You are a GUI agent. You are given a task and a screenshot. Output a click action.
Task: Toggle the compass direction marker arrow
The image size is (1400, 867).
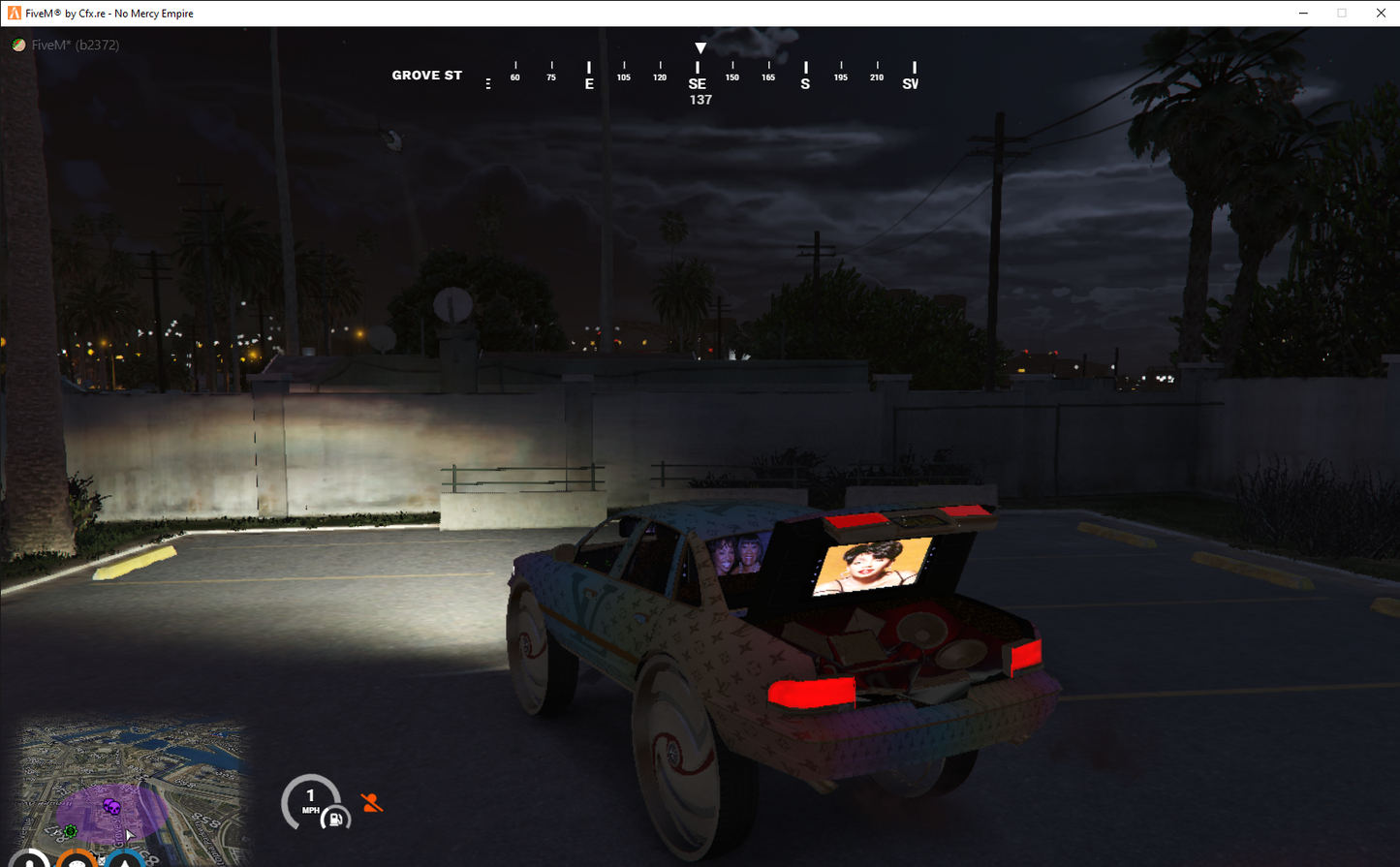point(700,46)
